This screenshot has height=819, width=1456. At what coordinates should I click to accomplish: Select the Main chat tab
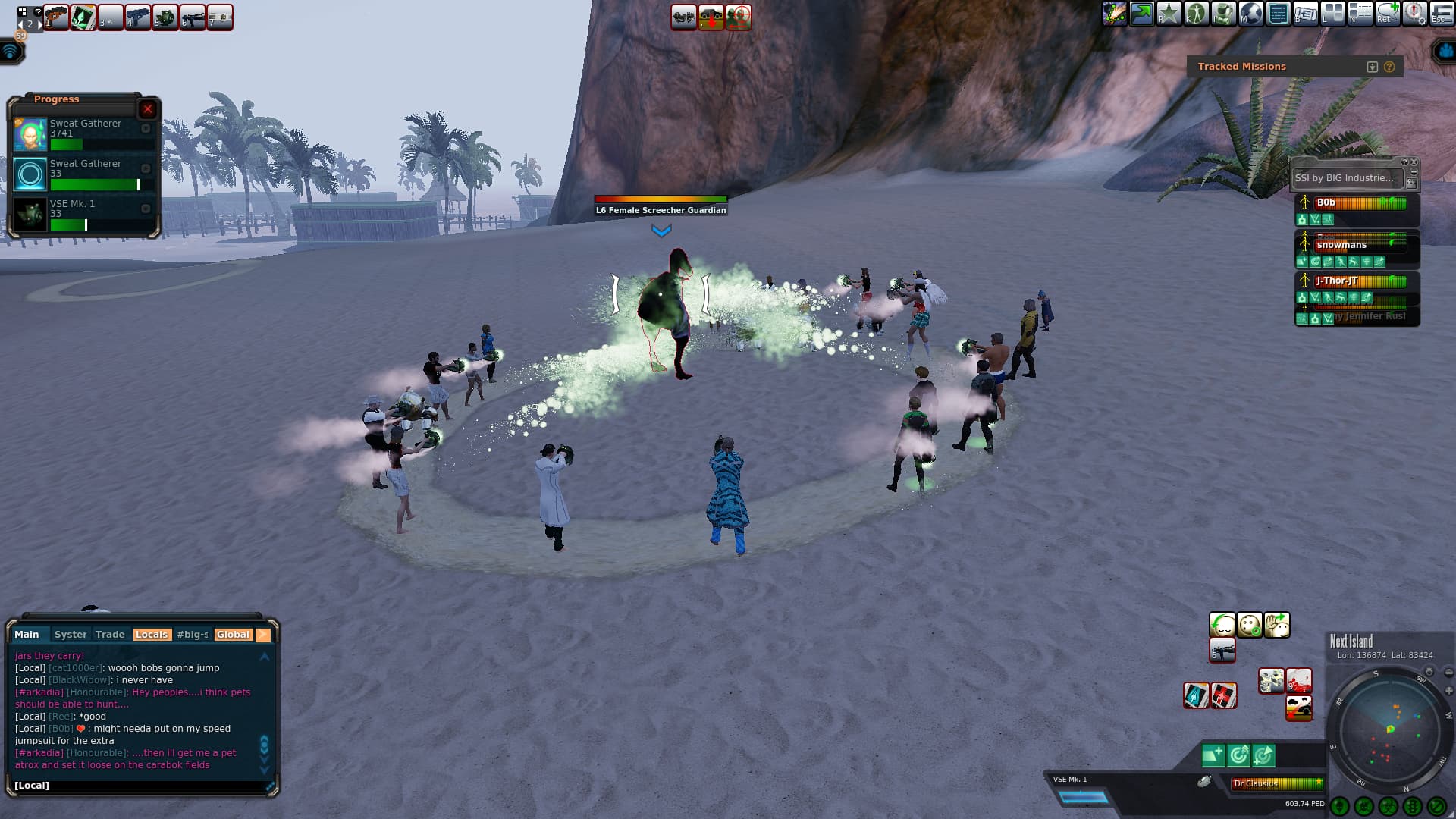[27, 635]
